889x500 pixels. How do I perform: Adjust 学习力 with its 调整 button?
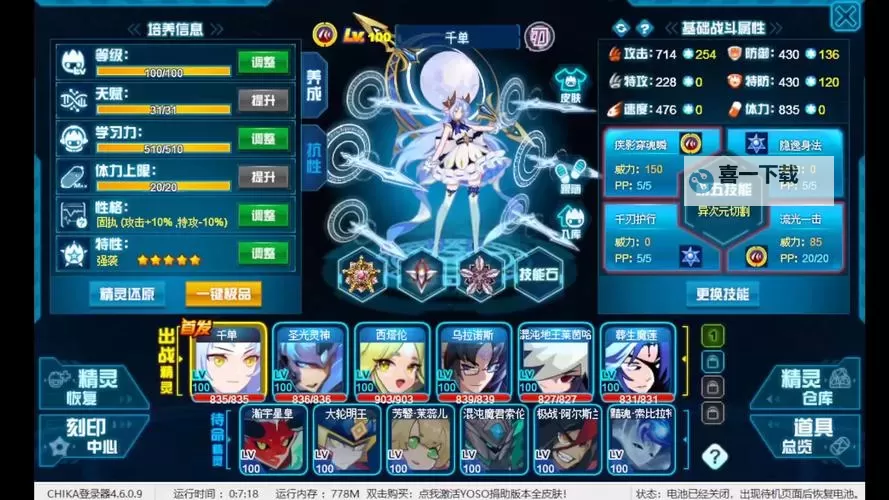(x=263, y=139)
